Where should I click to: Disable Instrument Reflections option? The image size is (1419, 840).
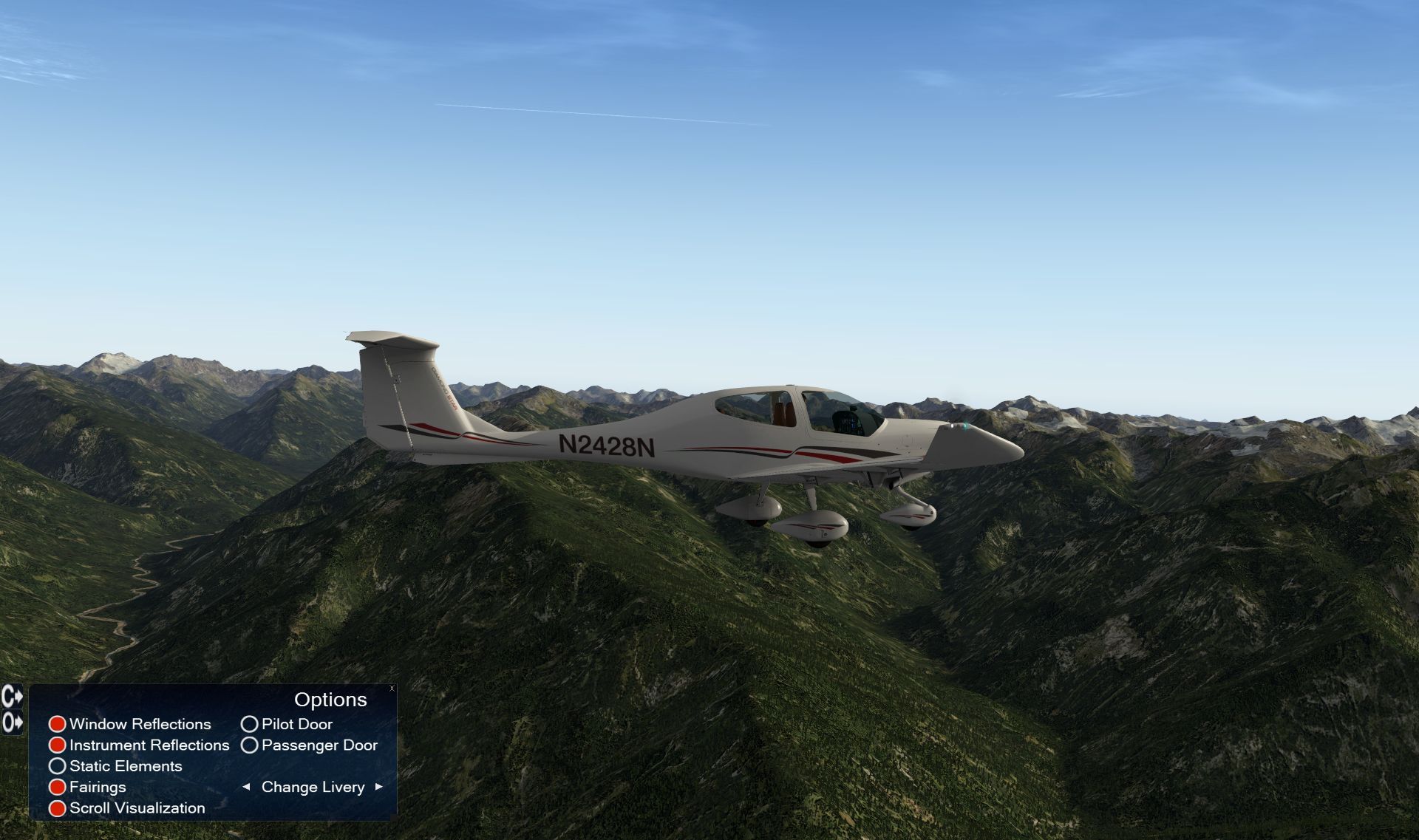(x=58, y=745)
